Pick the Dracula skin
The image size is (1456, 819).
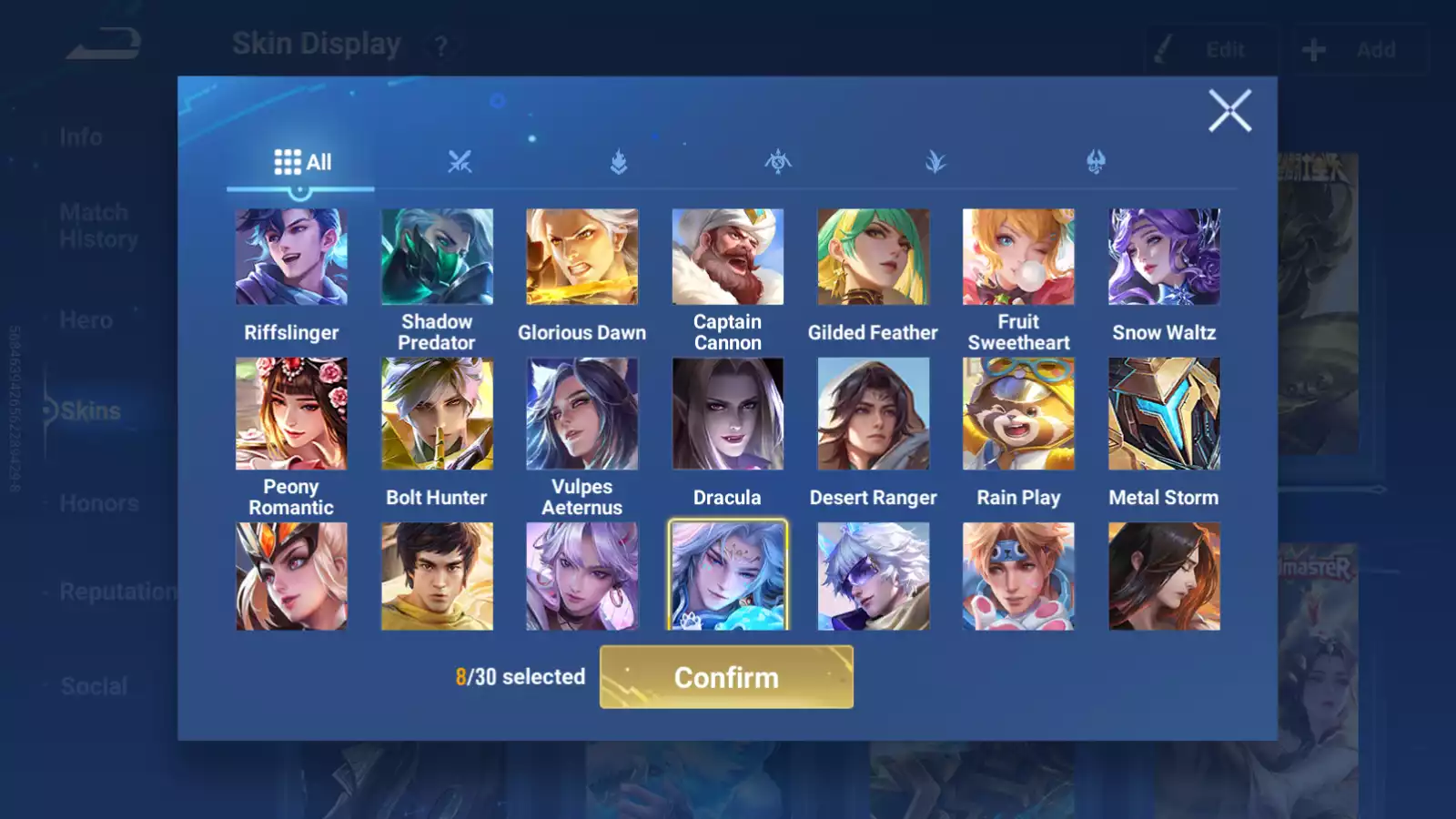point(727,414)
